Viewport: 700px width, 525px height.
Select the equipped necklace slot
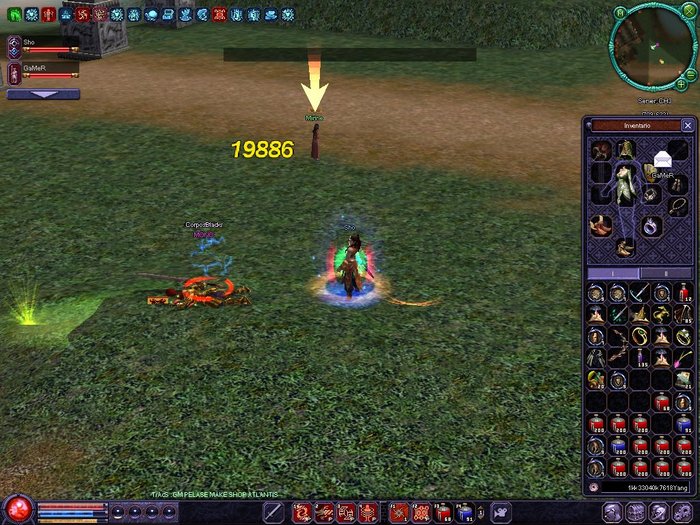tap(679, 207)
